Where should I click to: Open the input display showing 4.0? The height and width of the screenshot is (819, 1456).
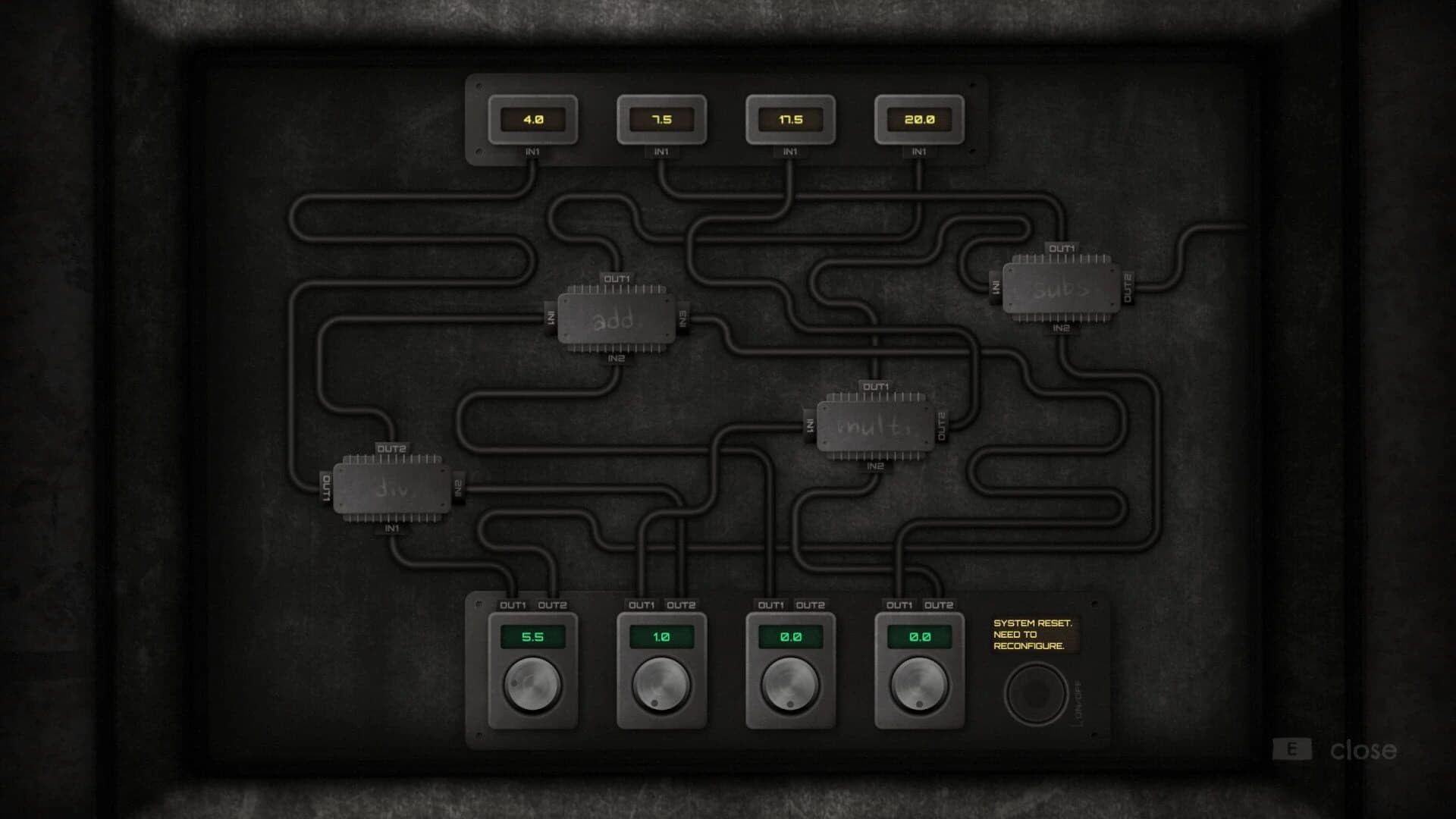point(534,120)
